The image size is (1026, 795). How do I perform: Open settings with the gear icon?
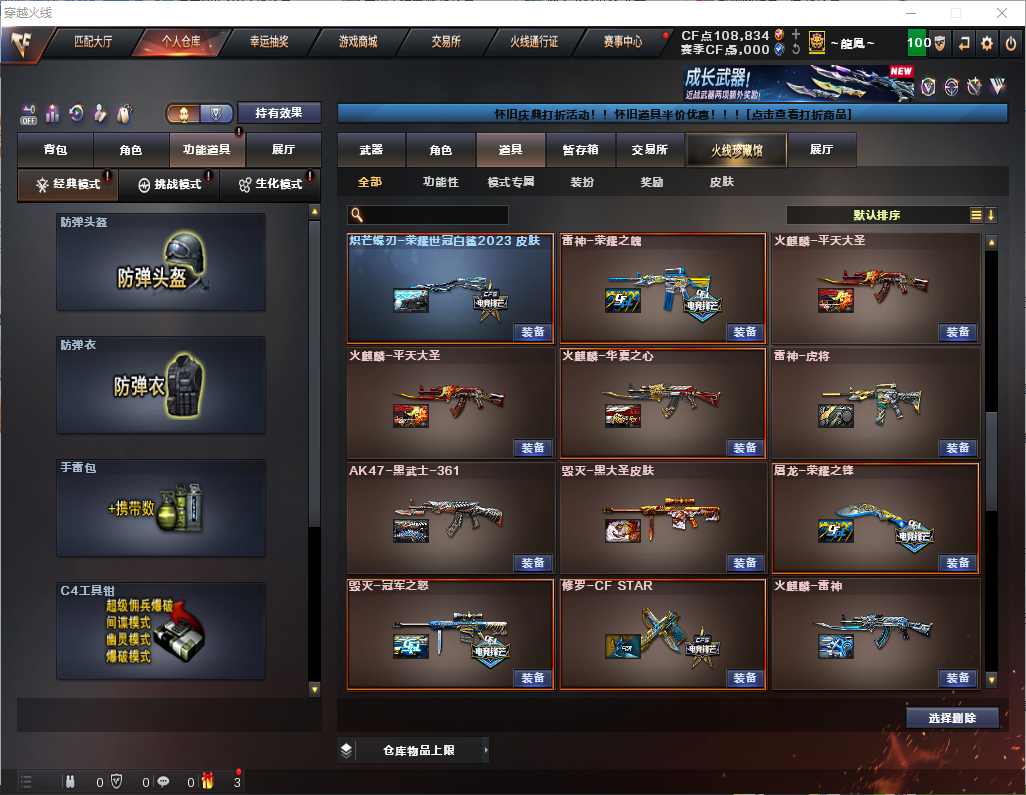(x=987, y=43)
